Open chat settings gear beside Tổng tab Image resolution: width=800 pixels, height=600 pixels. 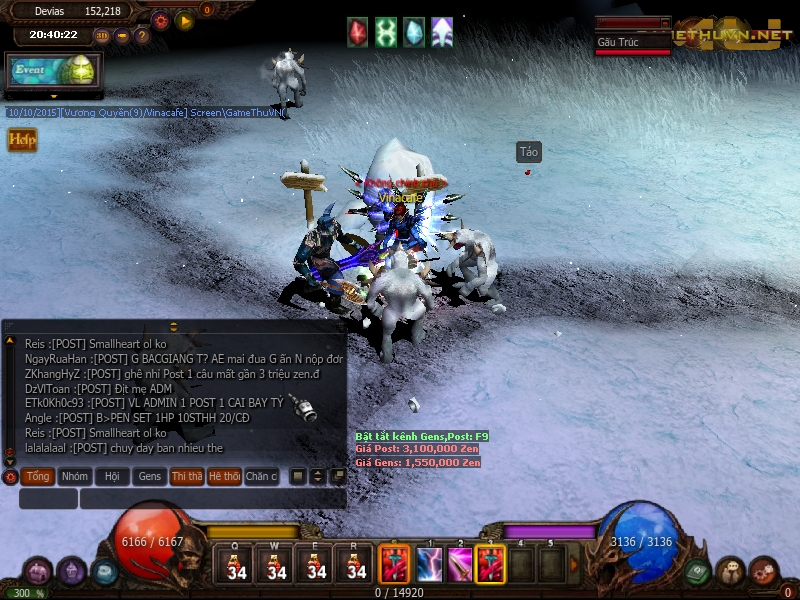pos(10,477)
